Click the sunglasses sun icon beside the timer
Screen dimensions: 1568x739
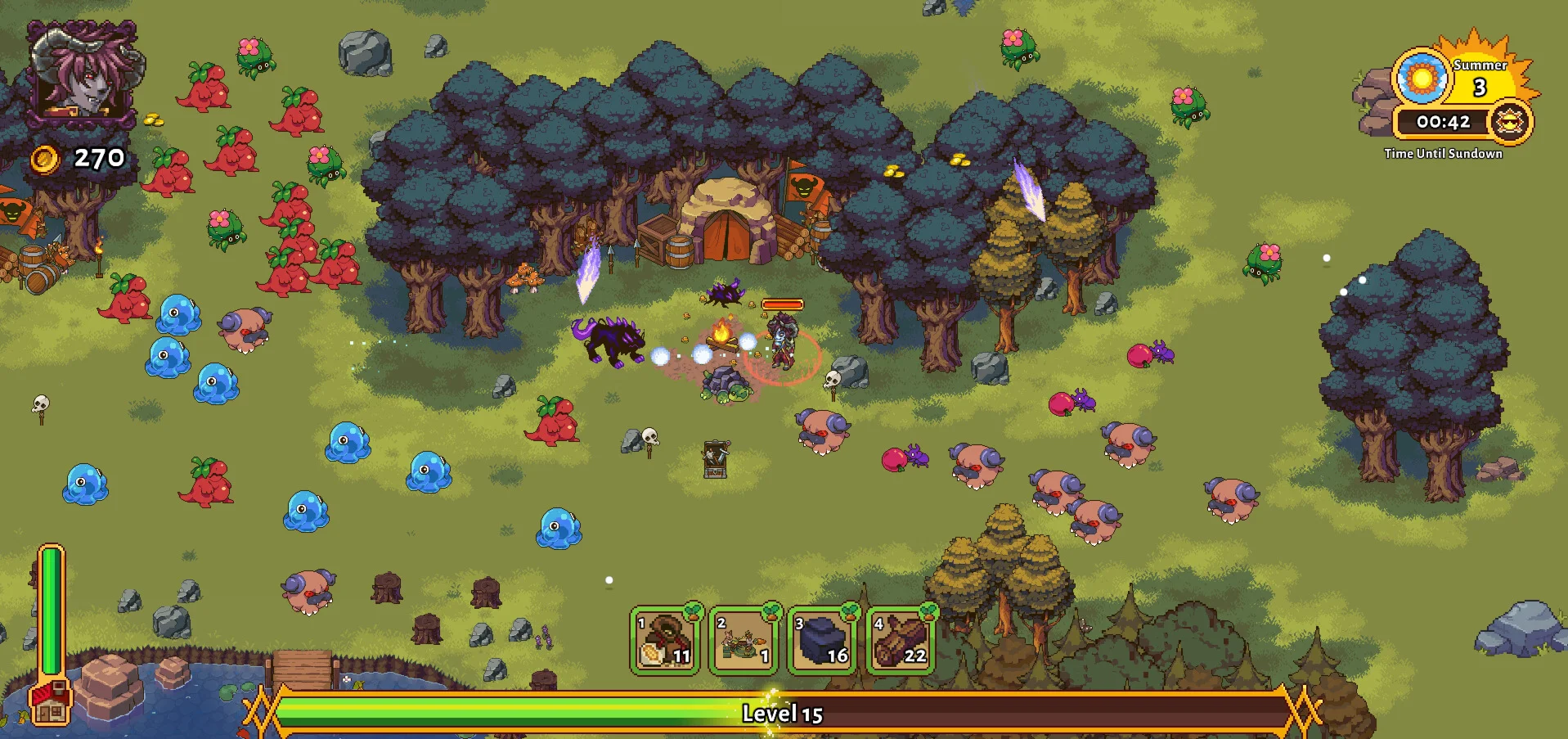pos(1510,123)
